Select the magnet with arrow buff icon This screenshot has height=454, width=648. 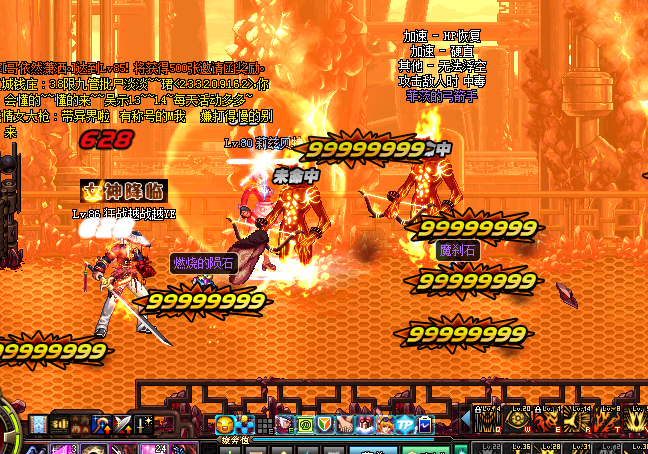point(101,424)
